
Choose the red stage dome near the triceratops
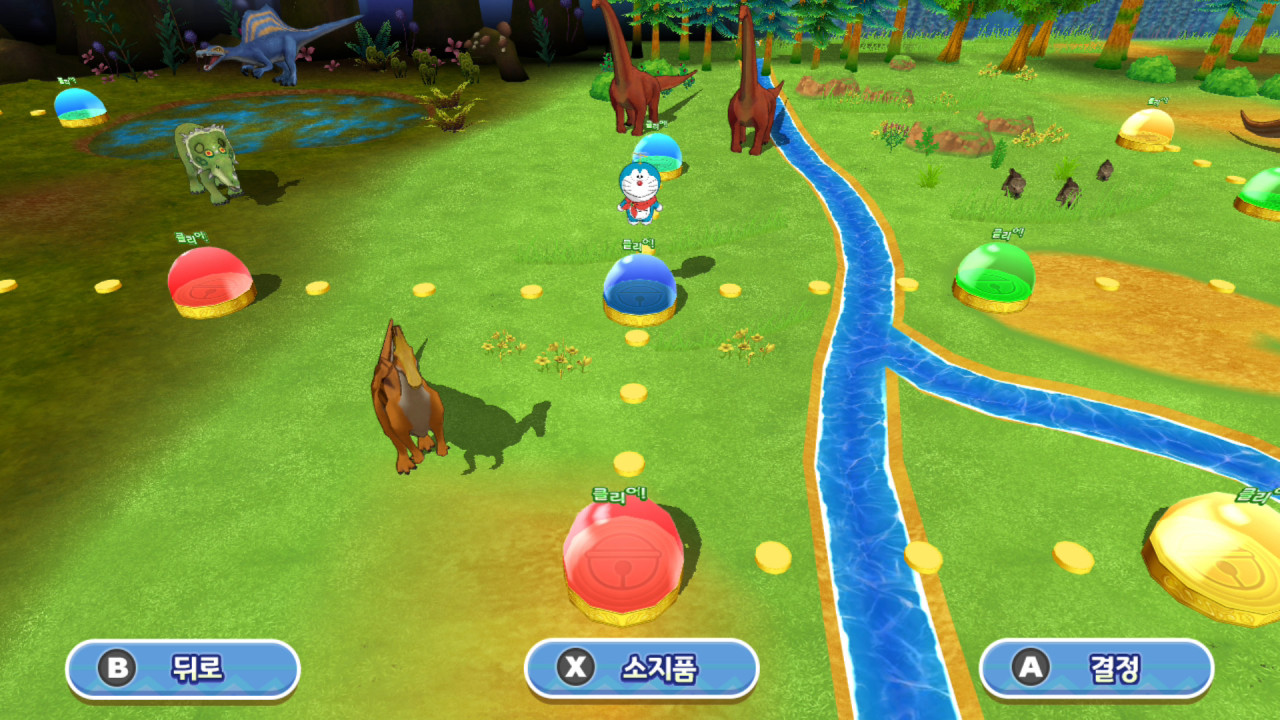[x=210, y=280]
